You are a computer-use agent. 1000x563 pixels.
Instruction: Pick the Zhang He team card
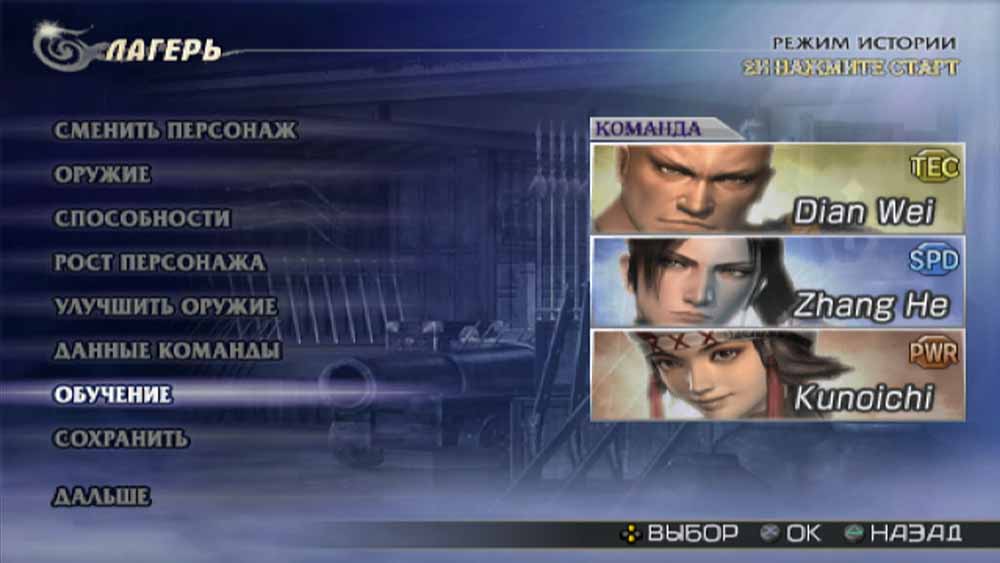click(777, 282)
